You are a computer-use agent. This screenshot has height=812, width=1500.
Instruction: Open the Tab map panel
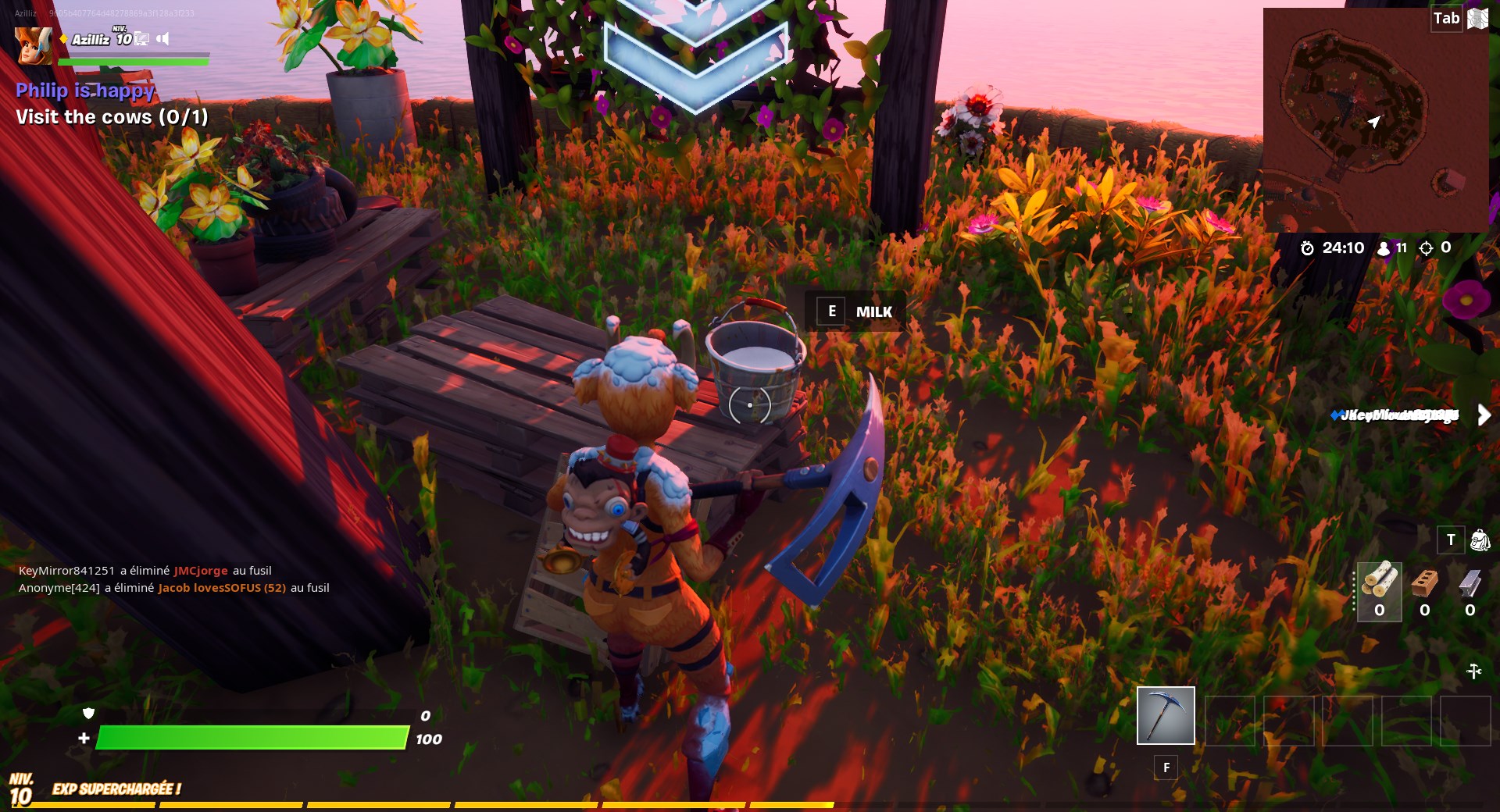1448,17
